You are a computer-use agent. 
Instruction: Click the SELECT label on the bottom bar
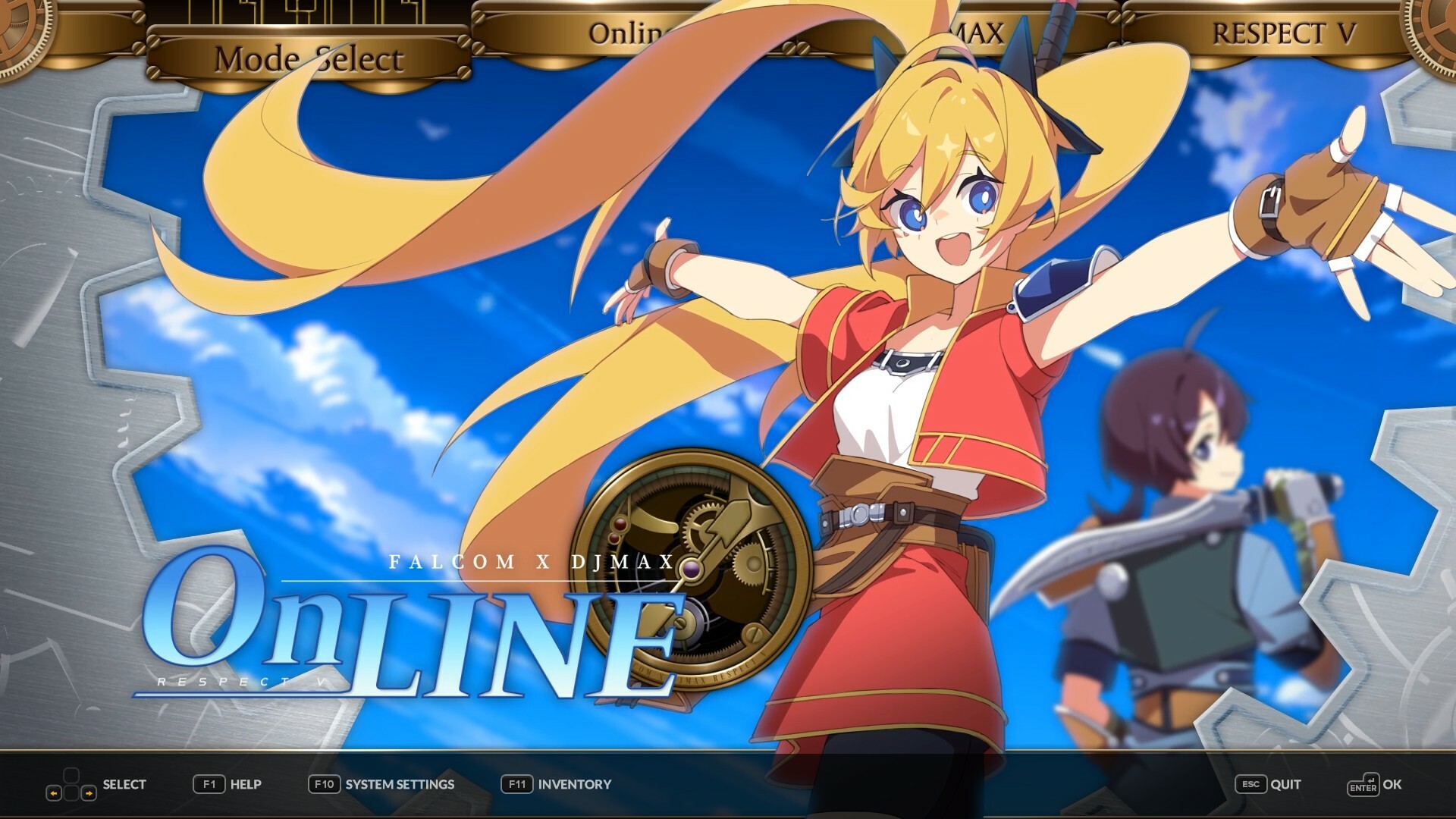point(124,785)
